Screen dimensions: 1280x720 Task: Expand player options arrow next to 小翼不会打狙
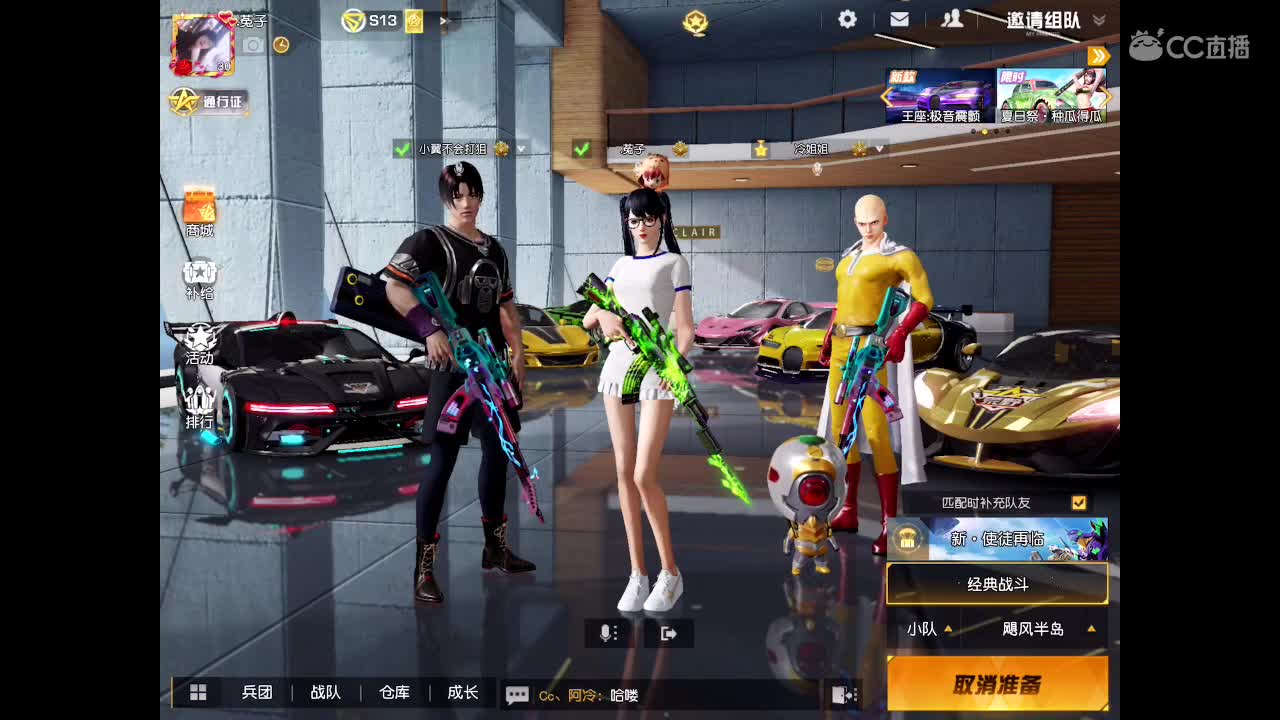[521, 149]
